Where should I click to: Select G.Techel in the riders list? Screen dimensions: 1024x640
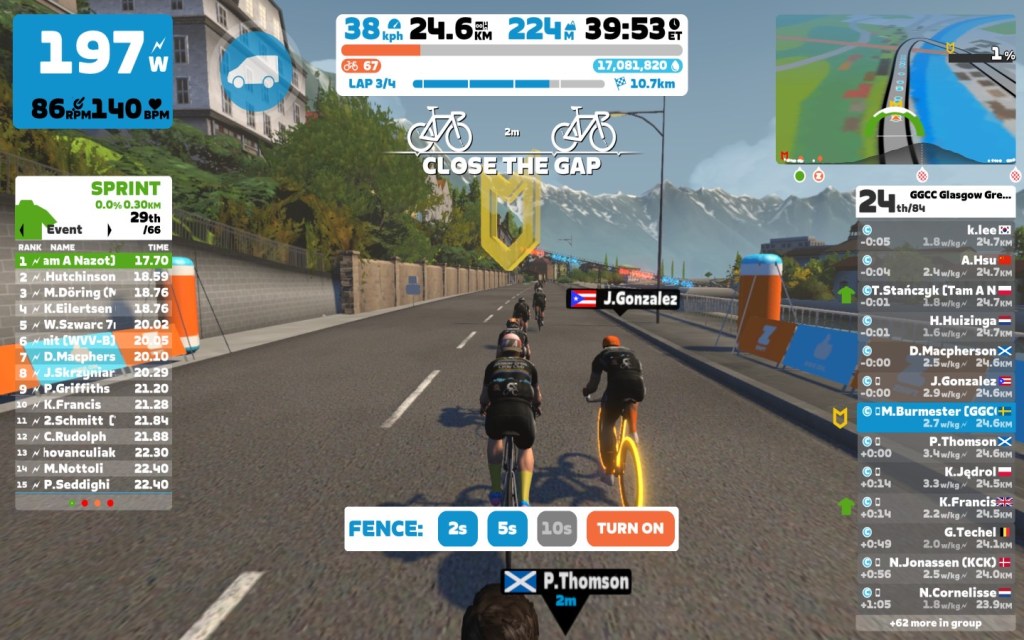click(936, 537)
